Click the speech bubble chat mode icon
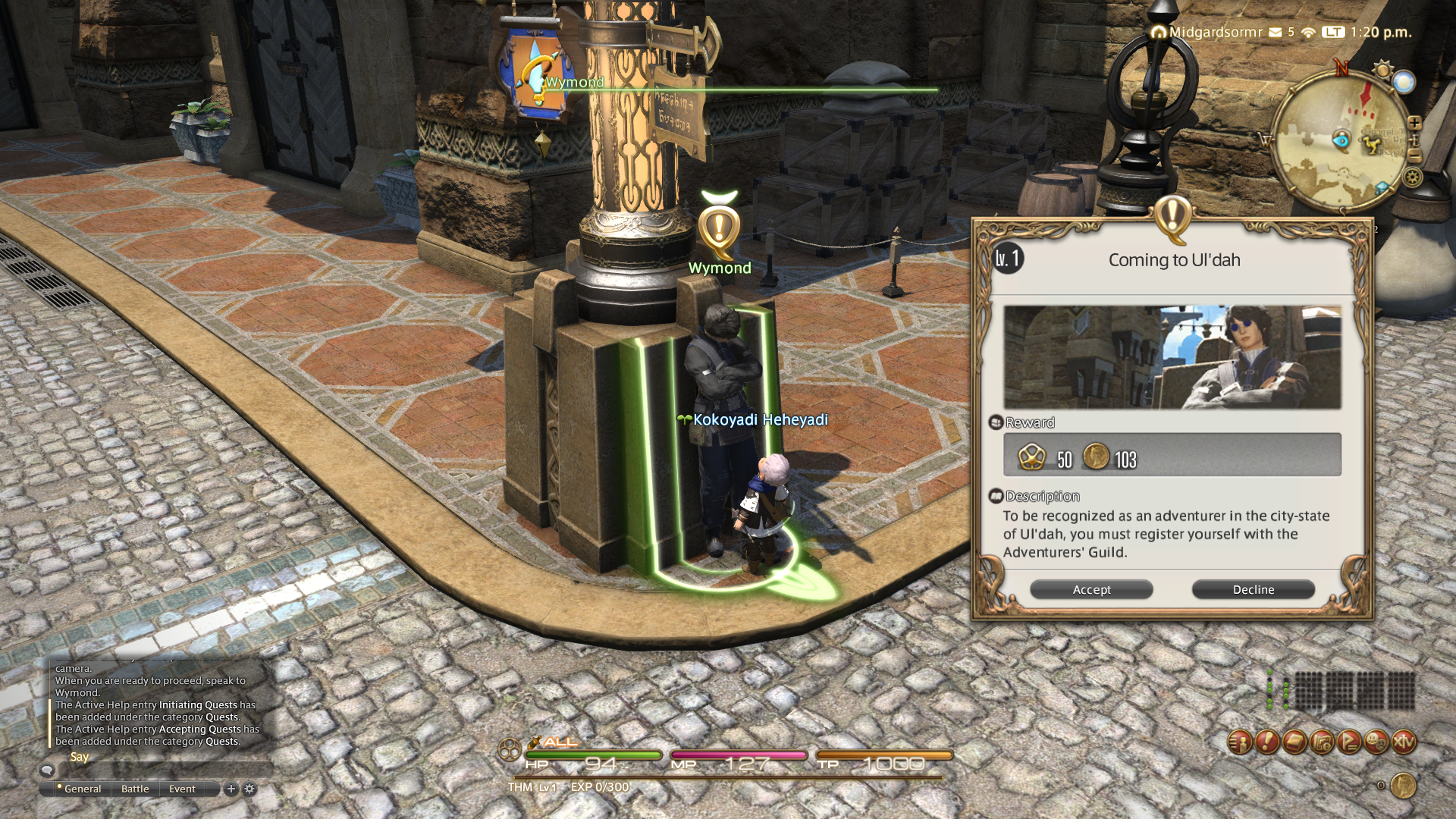This screenshot has width=1456, height=819. click(x=47, y=770)
